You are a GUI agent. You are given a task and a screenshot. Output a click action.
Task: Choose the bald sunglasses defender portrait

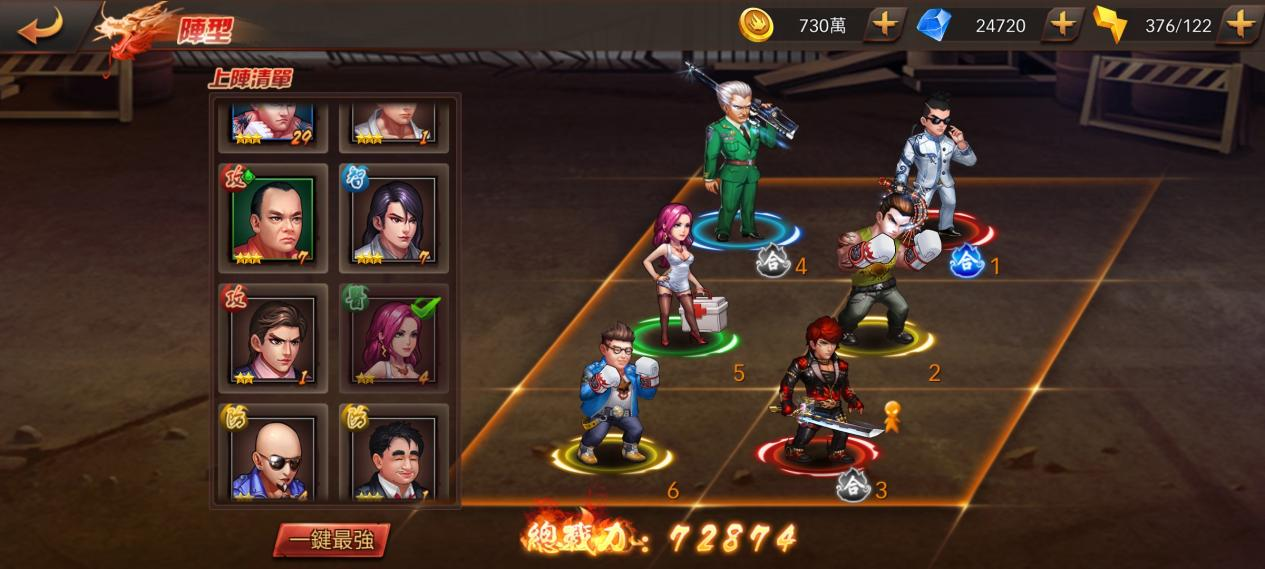coord(273,455)
